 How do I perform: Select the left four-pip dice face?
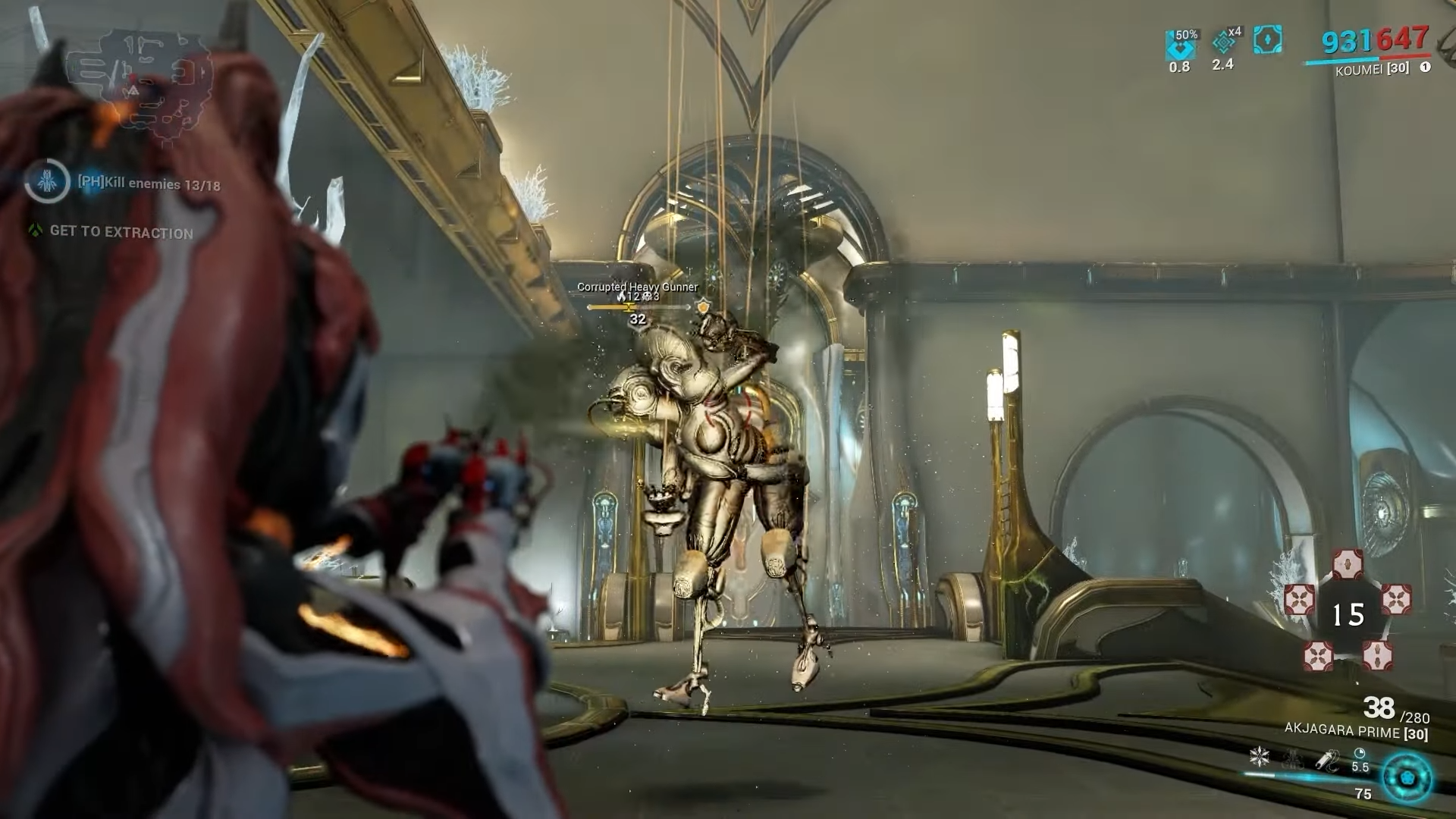click(1301, 600)
